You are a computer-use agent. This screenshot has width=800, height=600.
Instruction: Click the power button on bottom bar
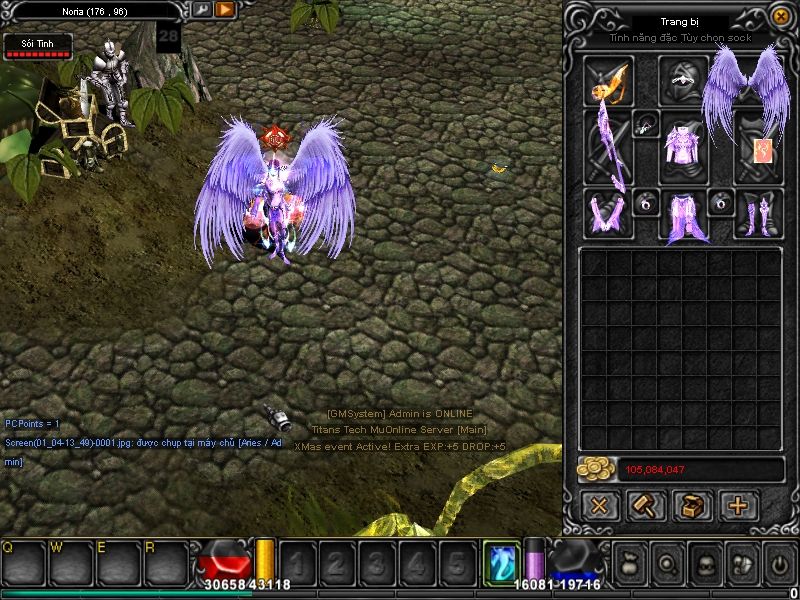(x=779, y=564)
